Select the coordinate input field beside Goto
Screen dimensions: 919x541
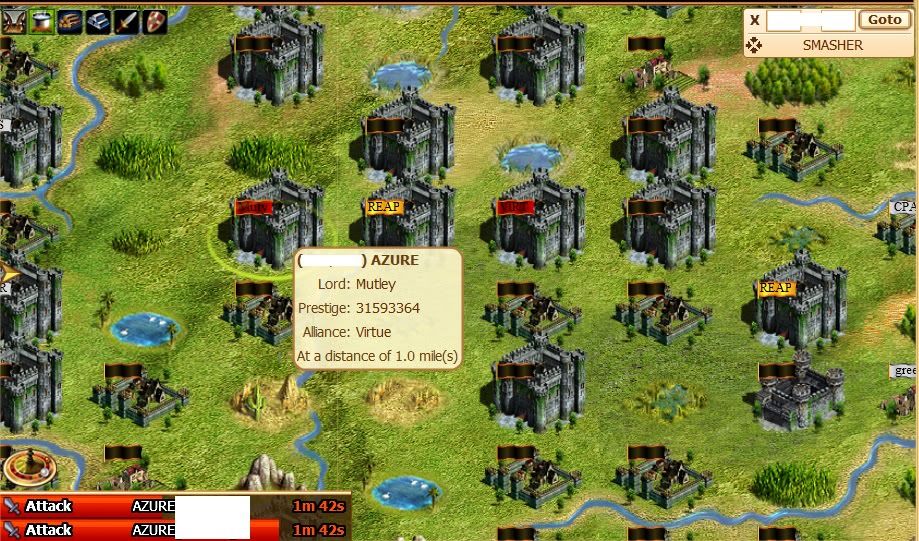811,20
